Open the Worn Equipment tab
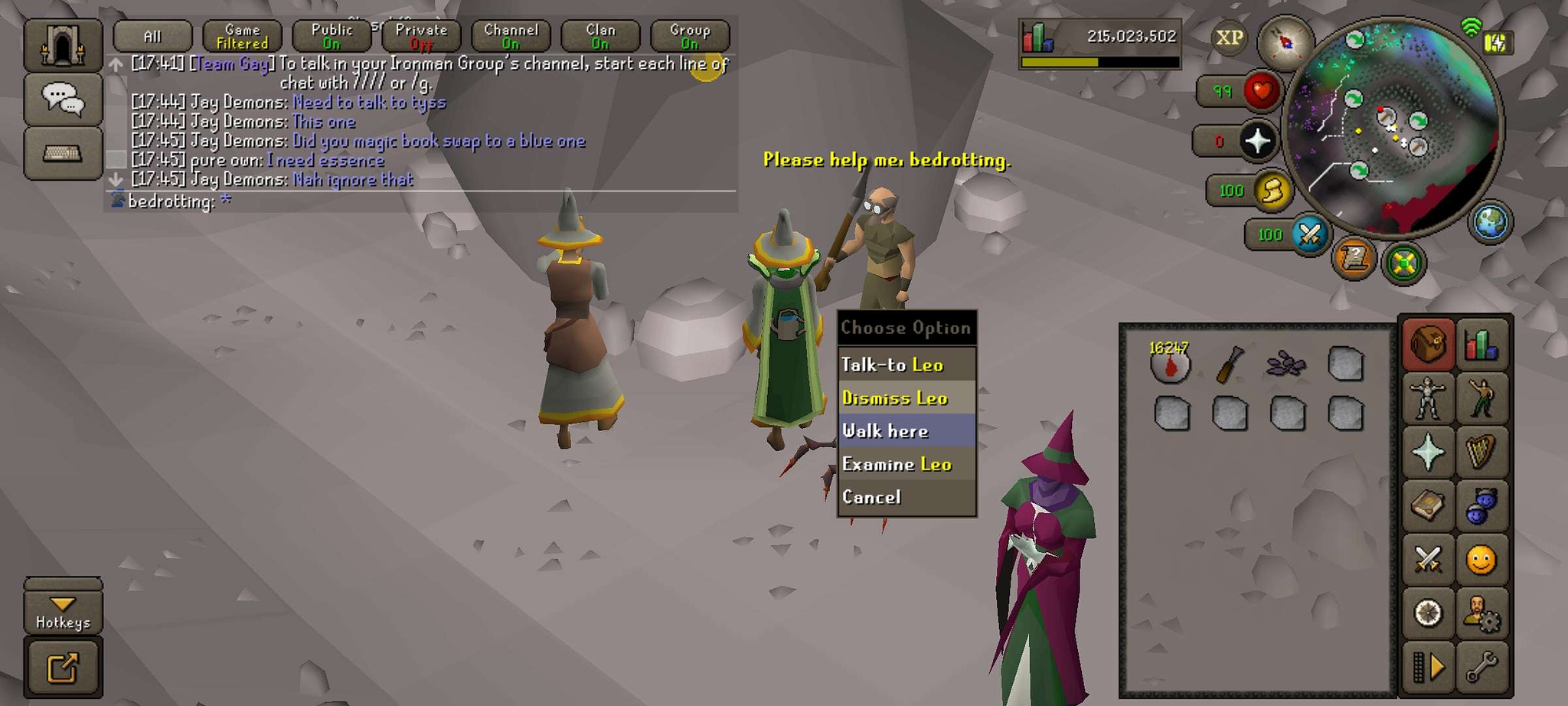The height and width of the screenshot is (706, 1568). click(x=1428, y=398)
